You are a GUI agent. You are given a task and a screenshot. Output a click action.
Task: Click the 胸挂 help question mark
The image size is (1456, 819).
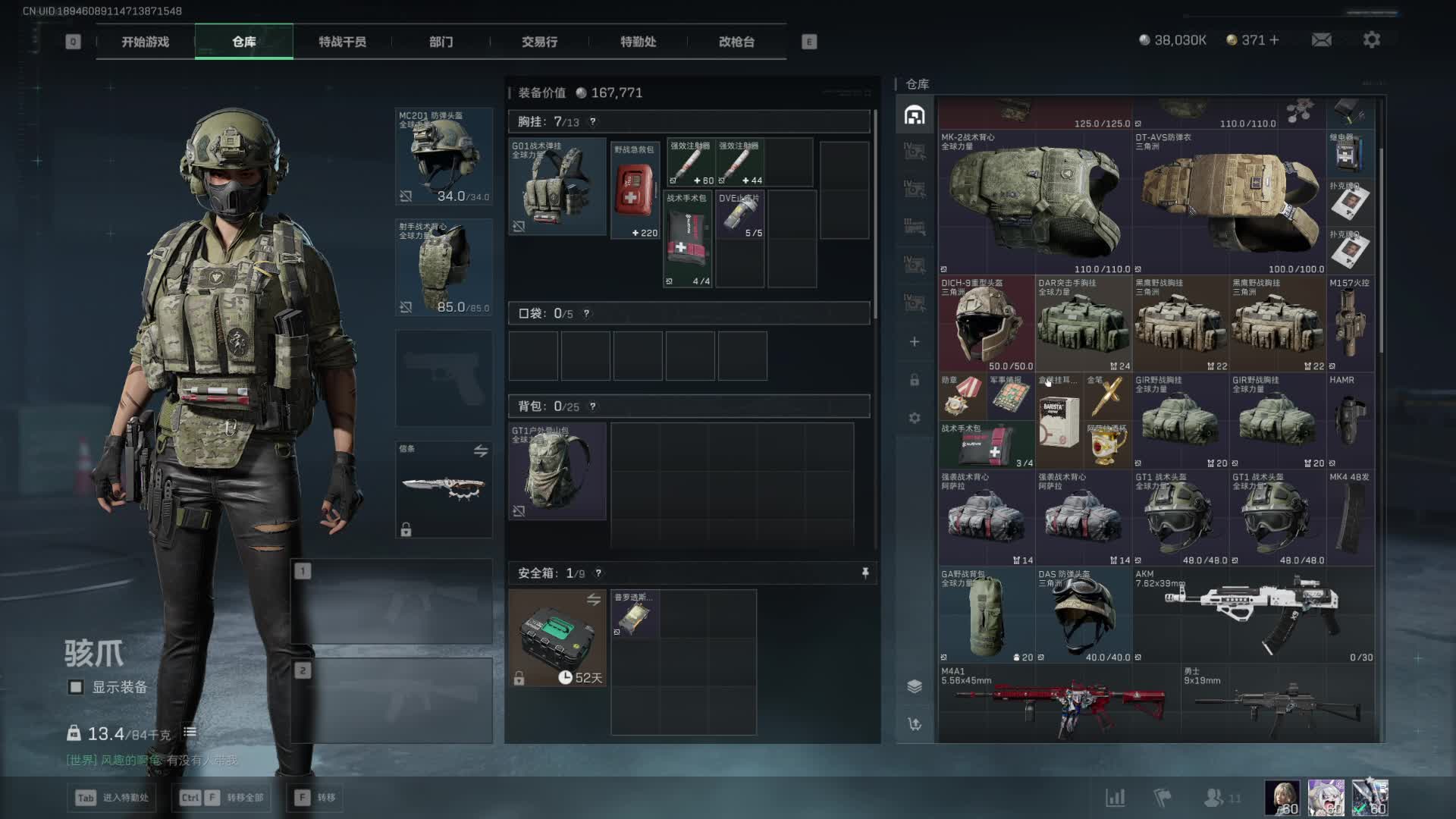tap(593, 122)
